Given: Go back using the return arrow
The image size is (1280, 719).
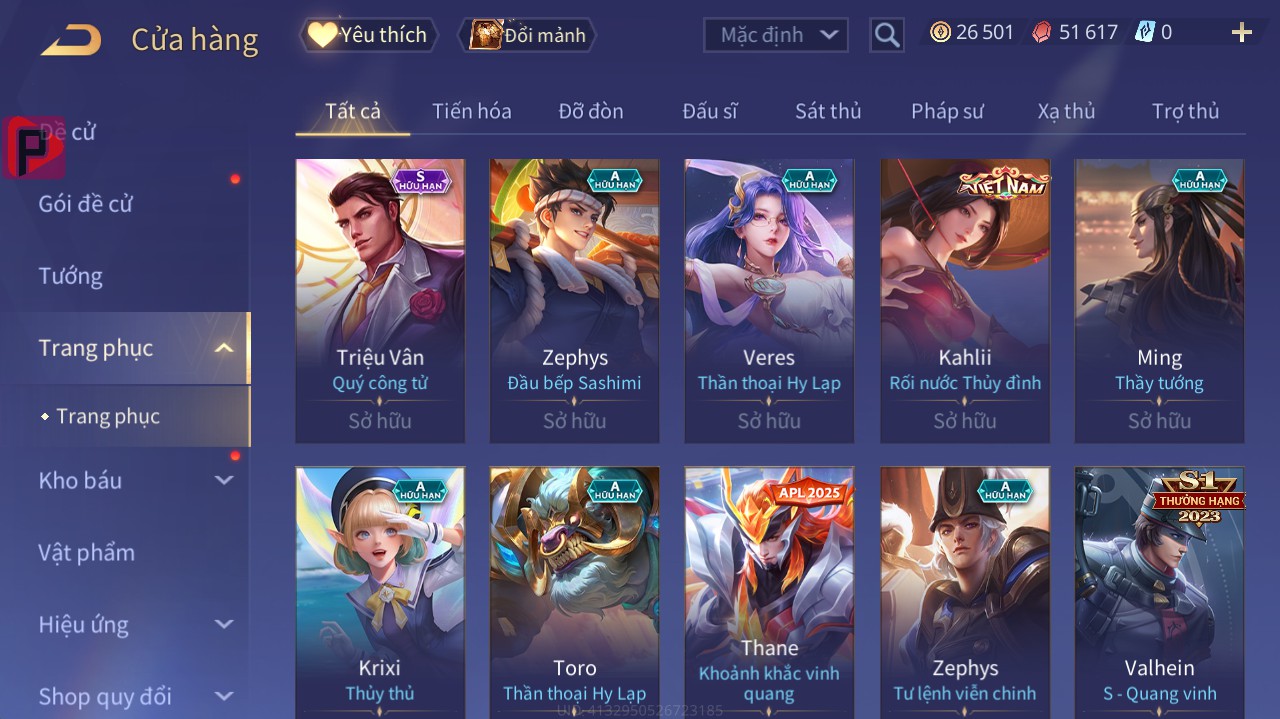Looking at the screenshot, I should tap(71, 40).
